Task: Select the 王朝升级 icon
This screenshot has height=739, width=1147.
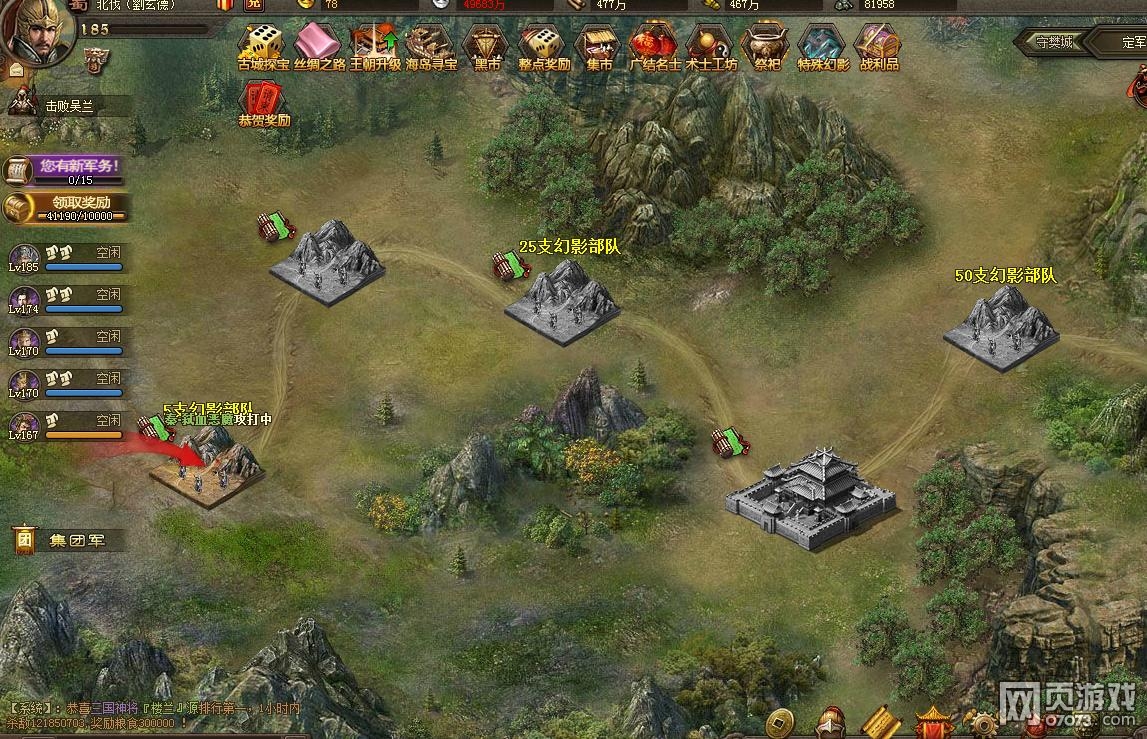Action: (x=375, y=45)
